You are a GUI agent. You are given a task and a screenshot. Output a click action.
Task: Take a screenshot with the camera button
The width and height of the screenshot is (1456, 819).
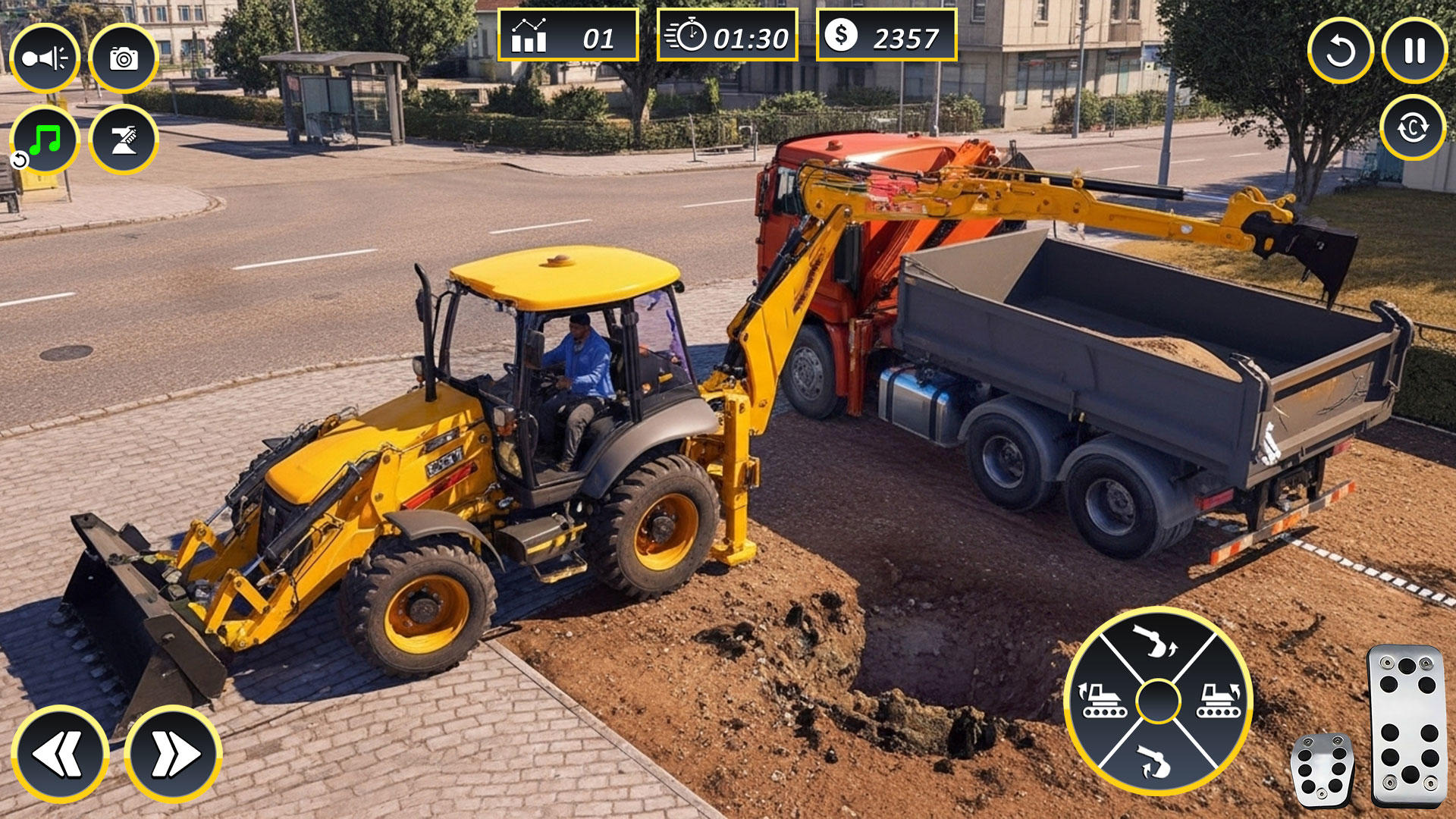[x=124, y=58]
